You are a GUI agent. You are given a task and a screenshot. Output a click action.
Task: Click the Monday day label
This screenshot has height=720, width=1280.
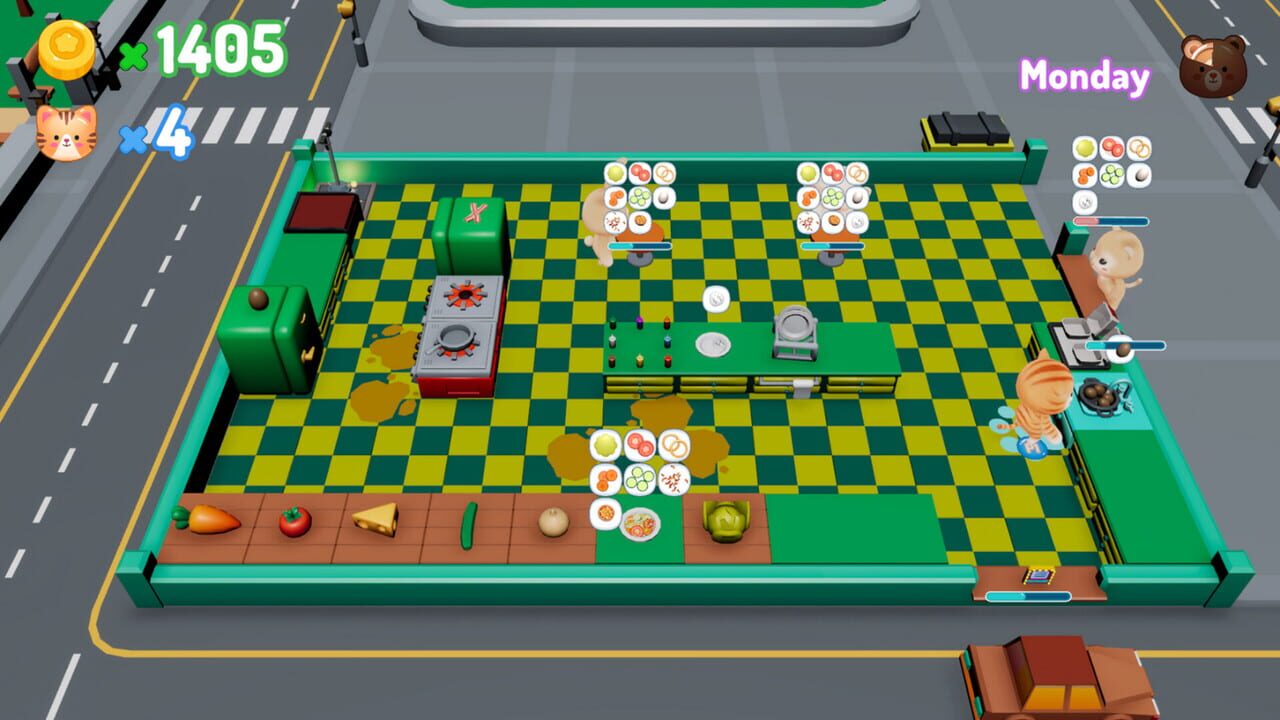click(x=1083, y=74)
